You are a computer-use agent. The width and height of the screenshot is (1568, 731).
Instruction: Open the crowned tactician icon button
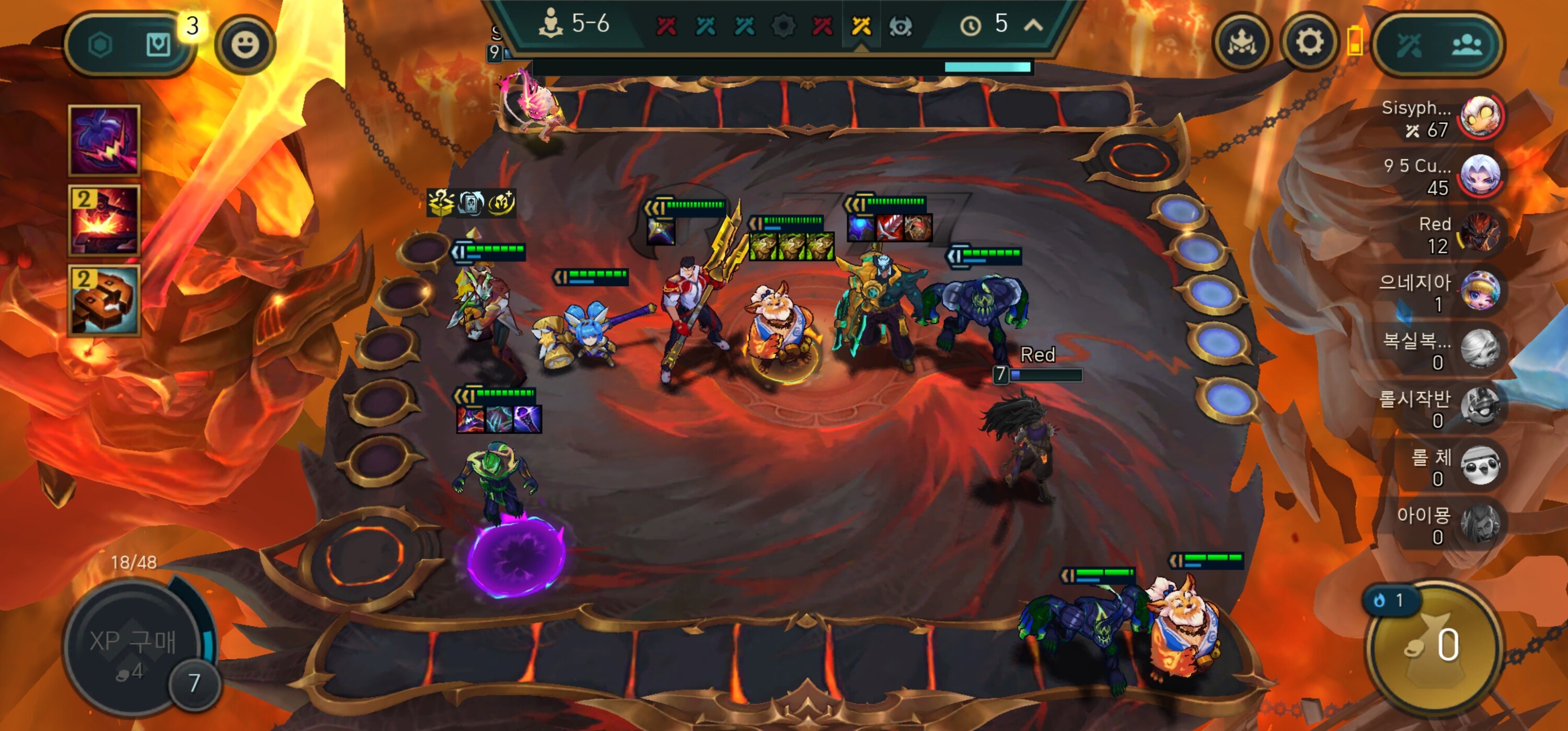pyautogui.click(x=1242, y=43)
